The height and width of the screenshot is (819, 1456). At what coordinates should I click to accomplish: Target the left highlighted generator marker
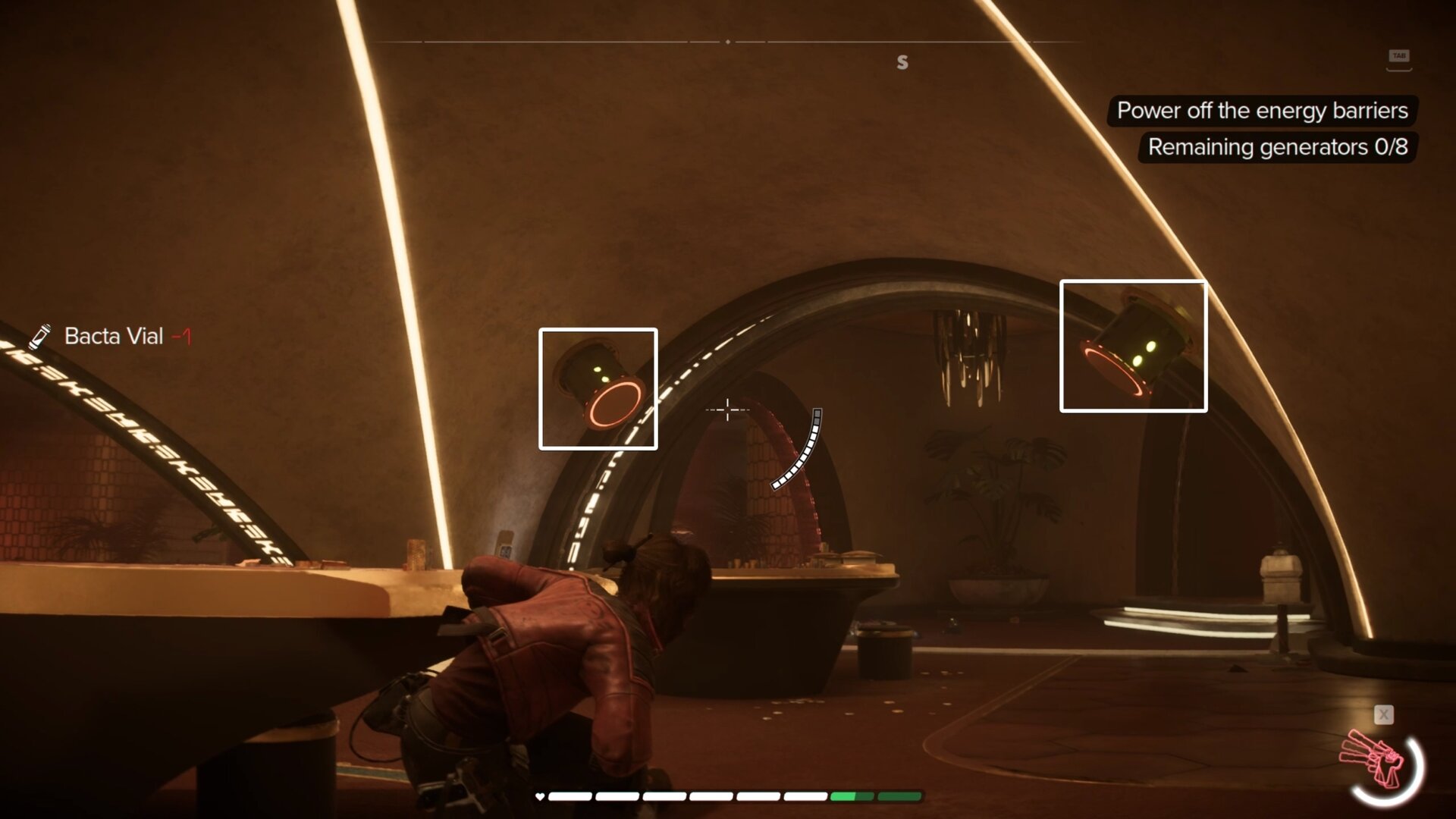click(x=598, y=389)
